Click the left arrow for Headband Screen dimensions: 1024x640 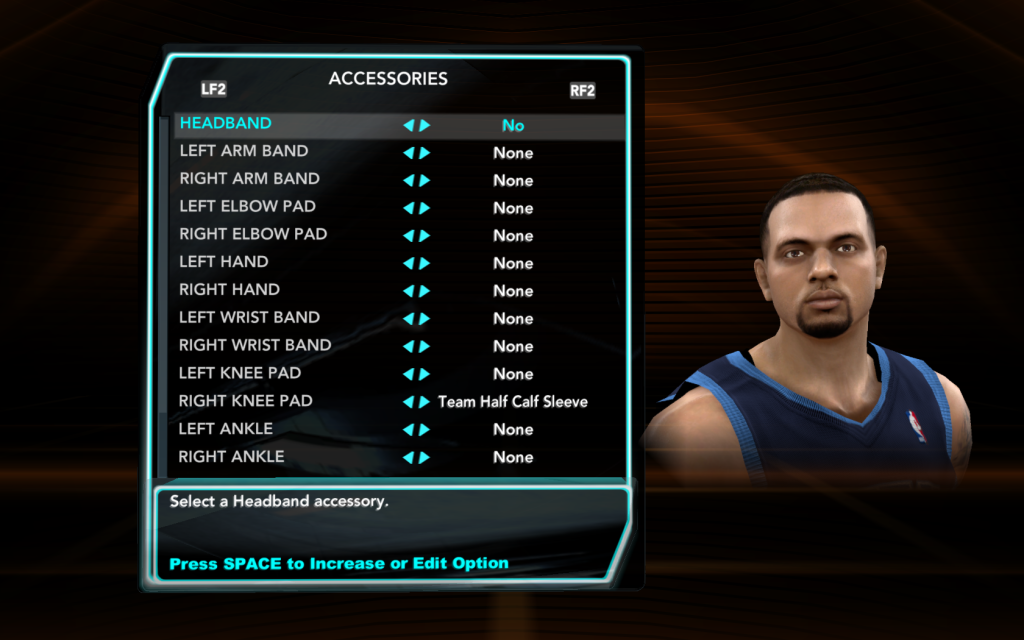click(408, 126)
